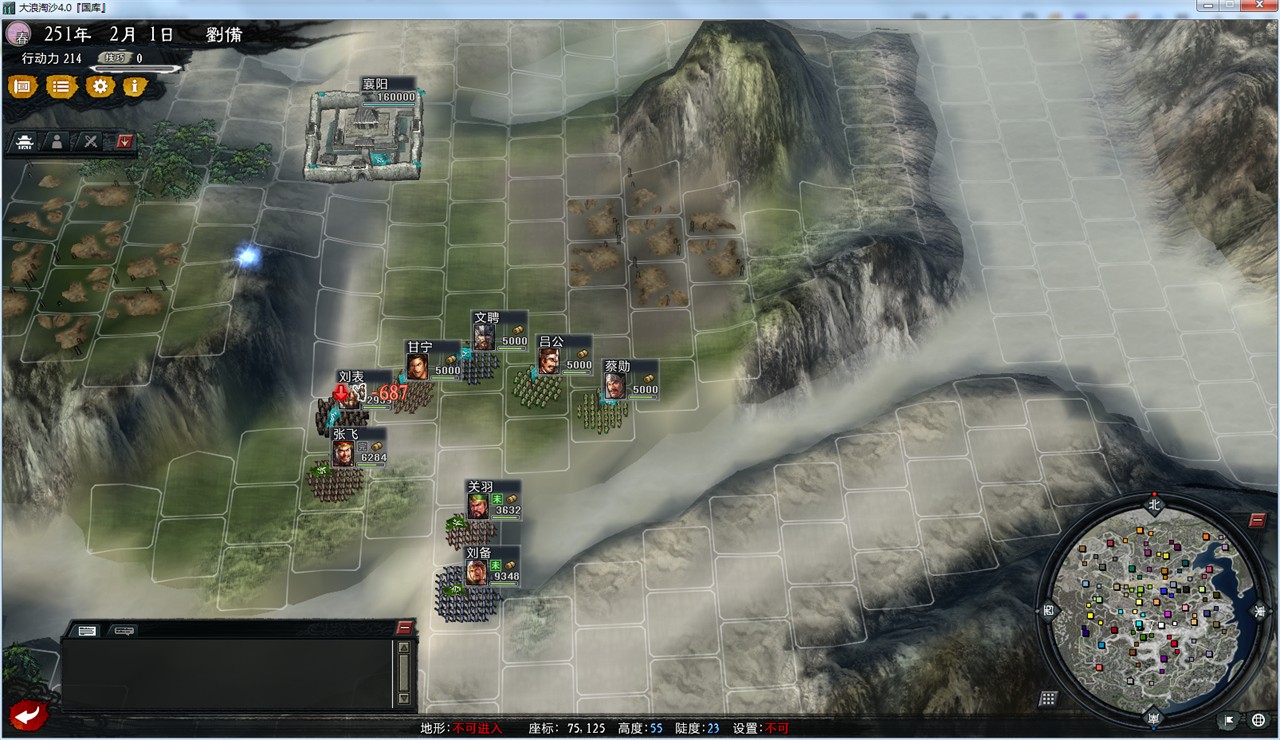Screen dimensions: 1280x740
Task: Click the flag button below the minimap
Action: (1229, 720)
